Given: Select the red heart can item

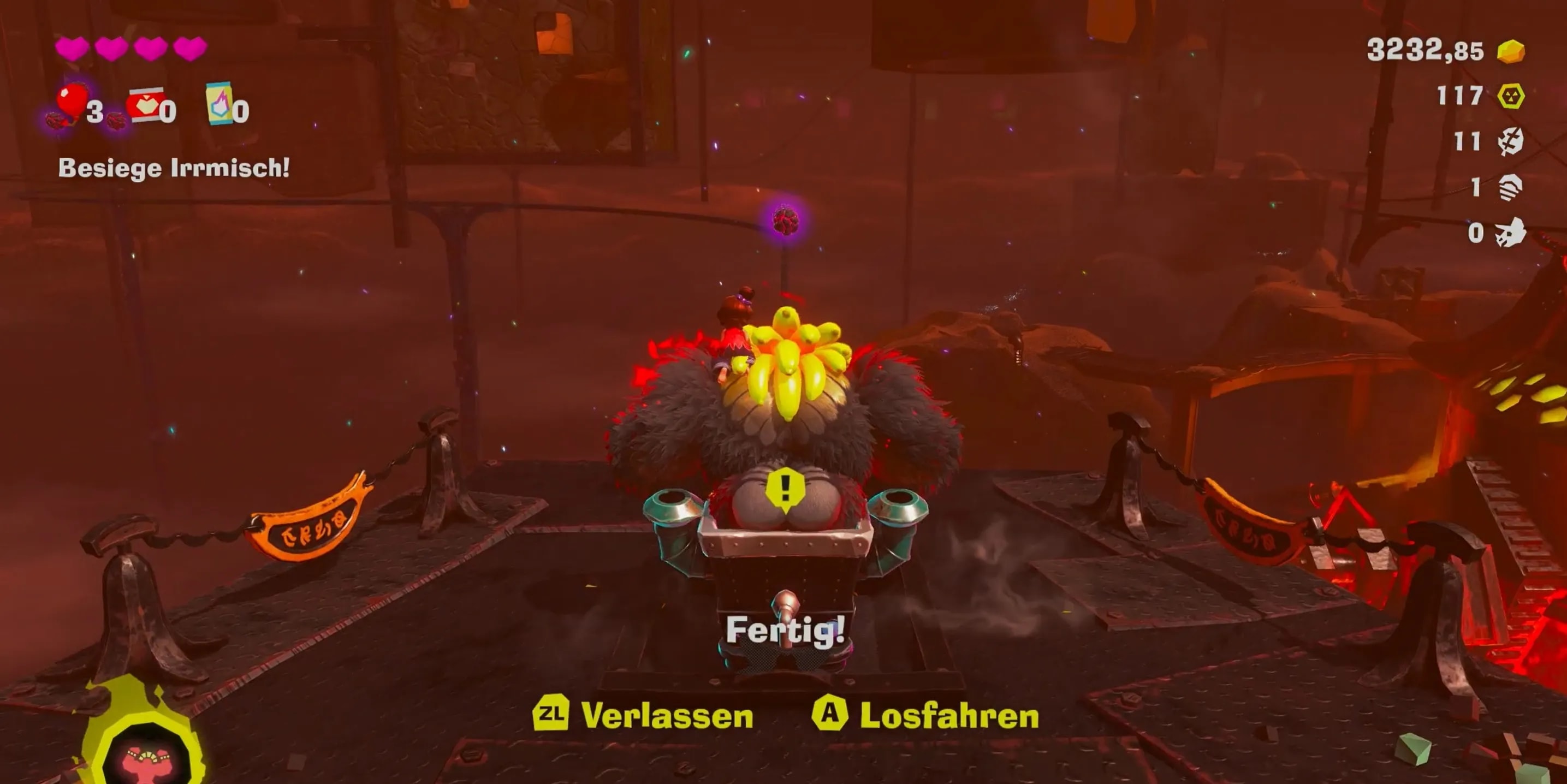Looking at the screenshot, I should coord(145,105).
